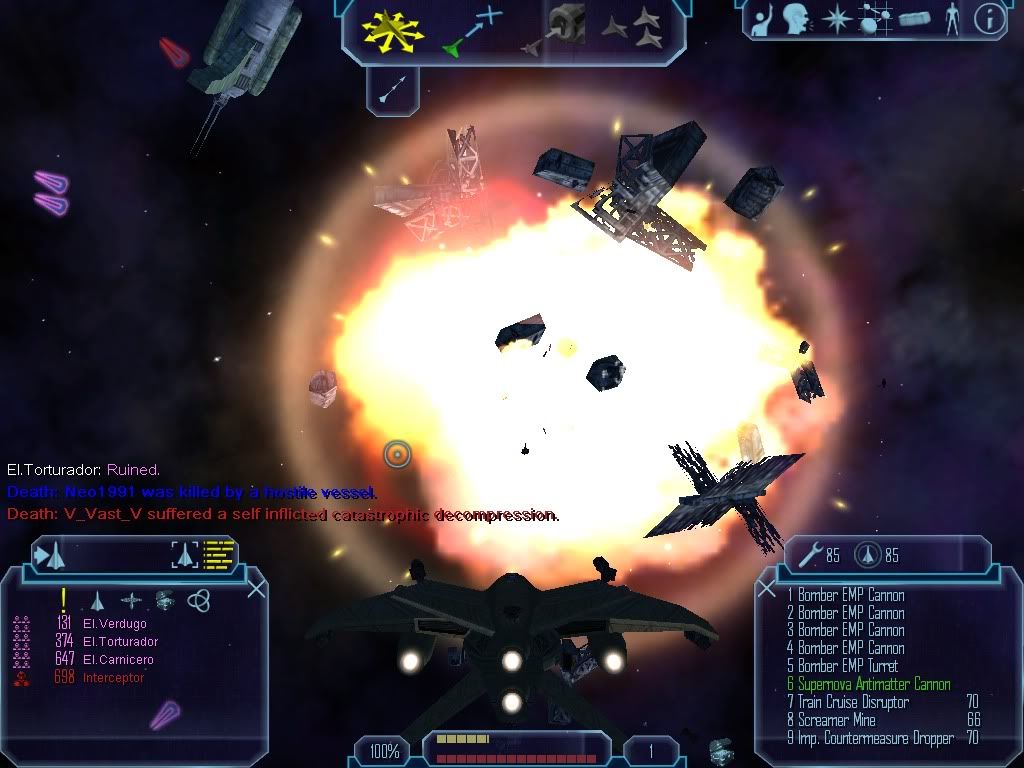The height and width of the screenshot is (768, 1024).
Task: Use the shield battery icon
Action: pos(866,555)
